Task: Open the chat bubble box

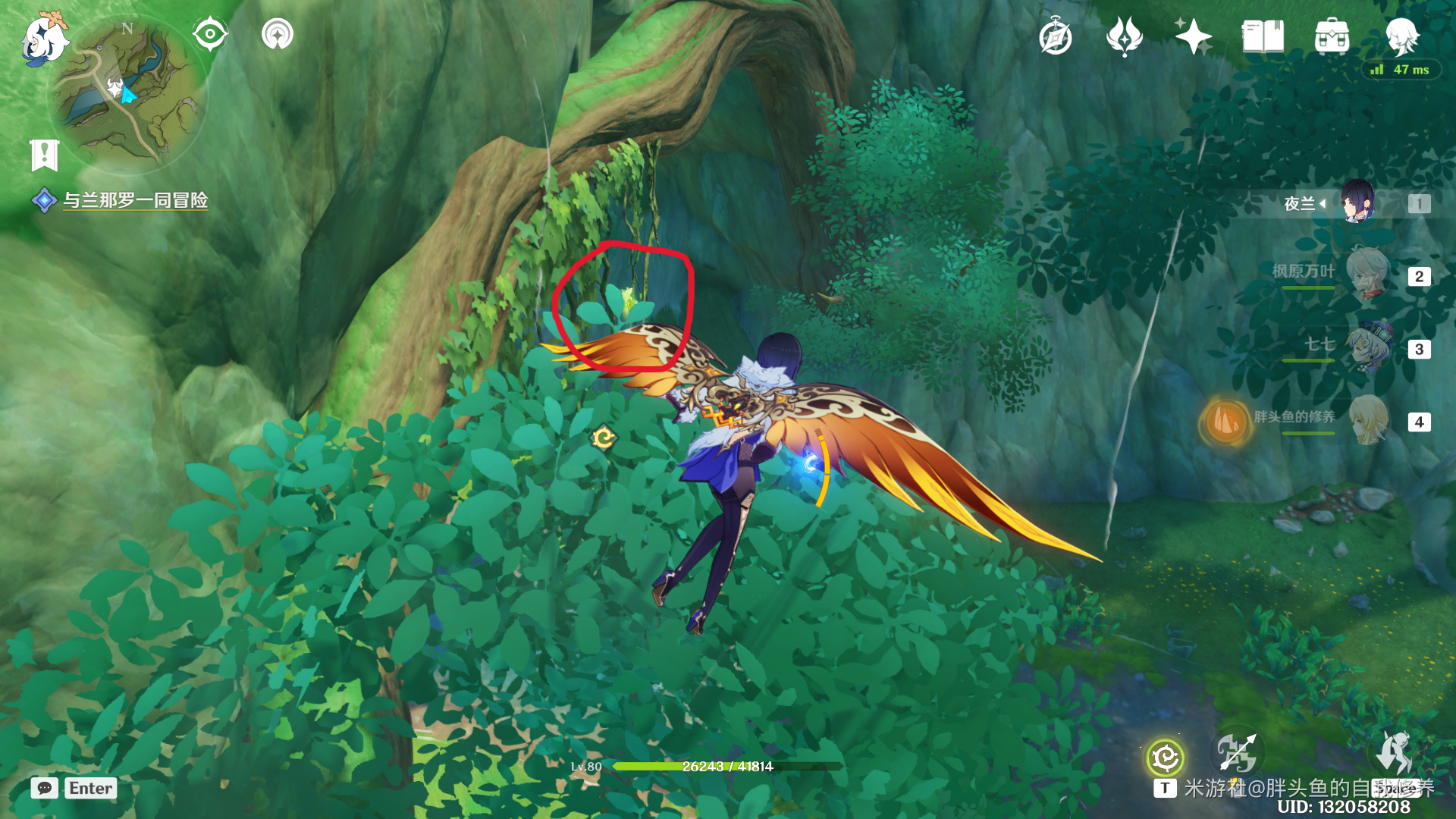Action: (x=45, y=788)
